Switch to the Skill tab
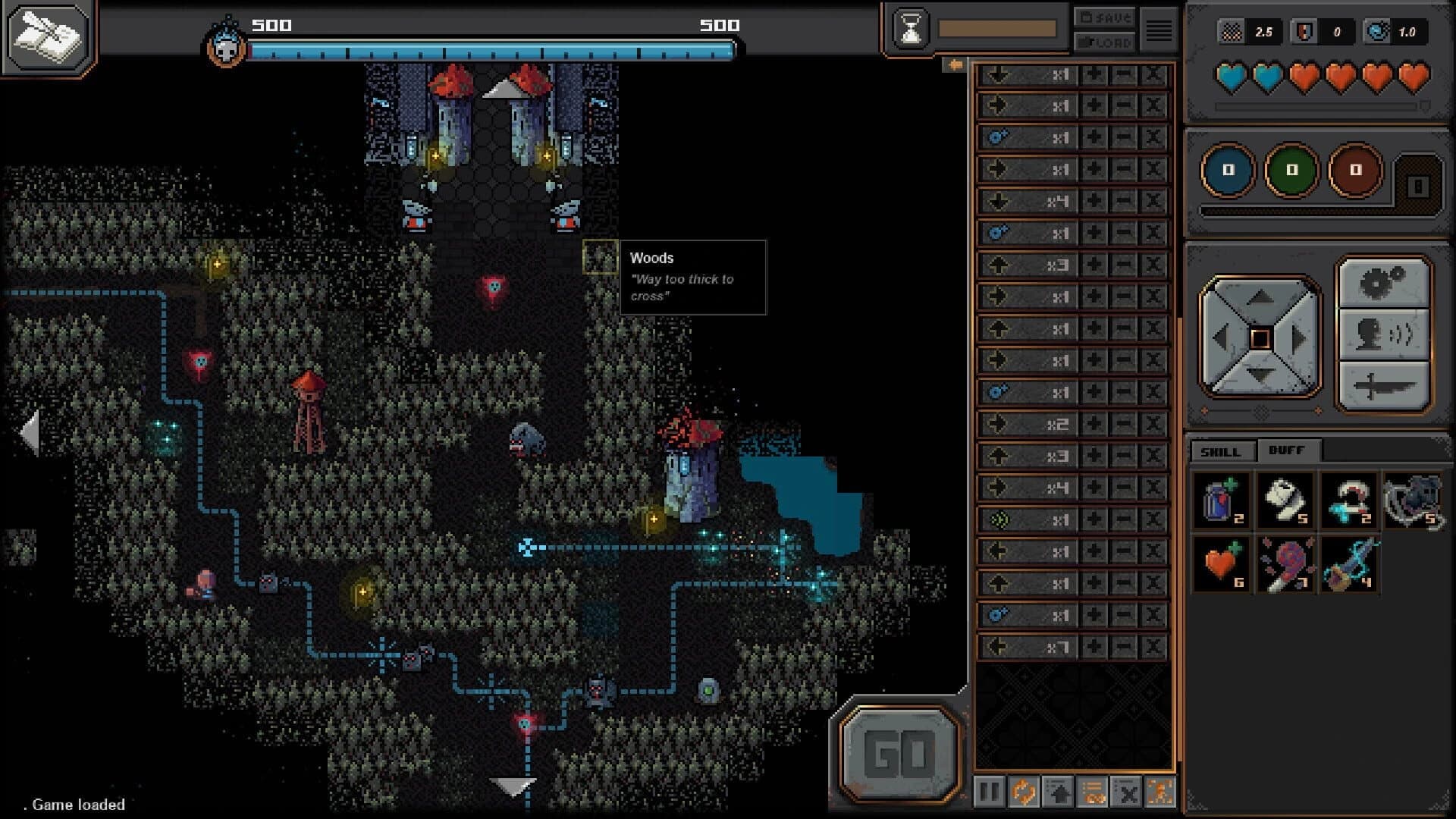This screenshot has width=1456, height=819. (1220, 451)
